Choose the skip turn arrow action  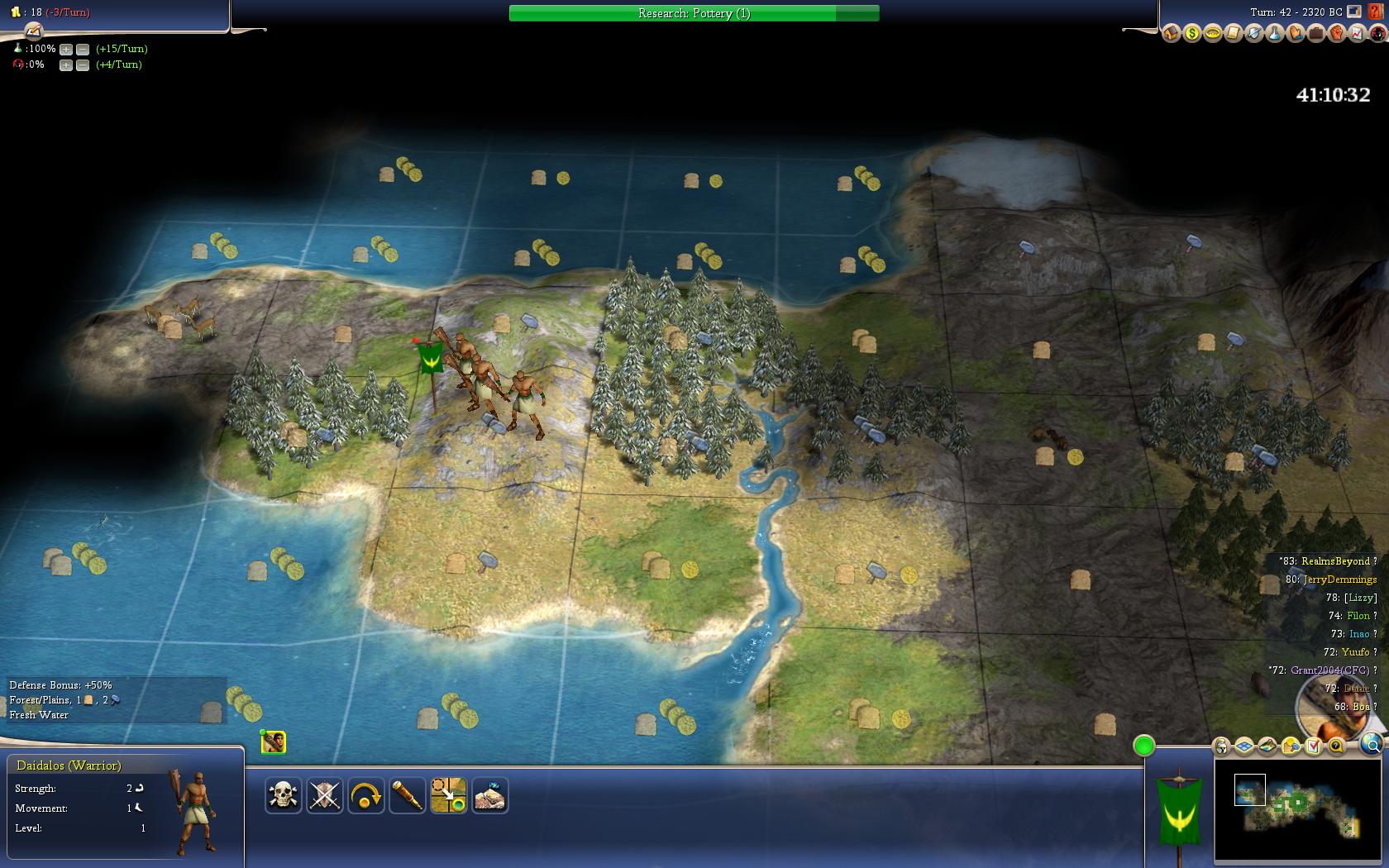(365, 795)
